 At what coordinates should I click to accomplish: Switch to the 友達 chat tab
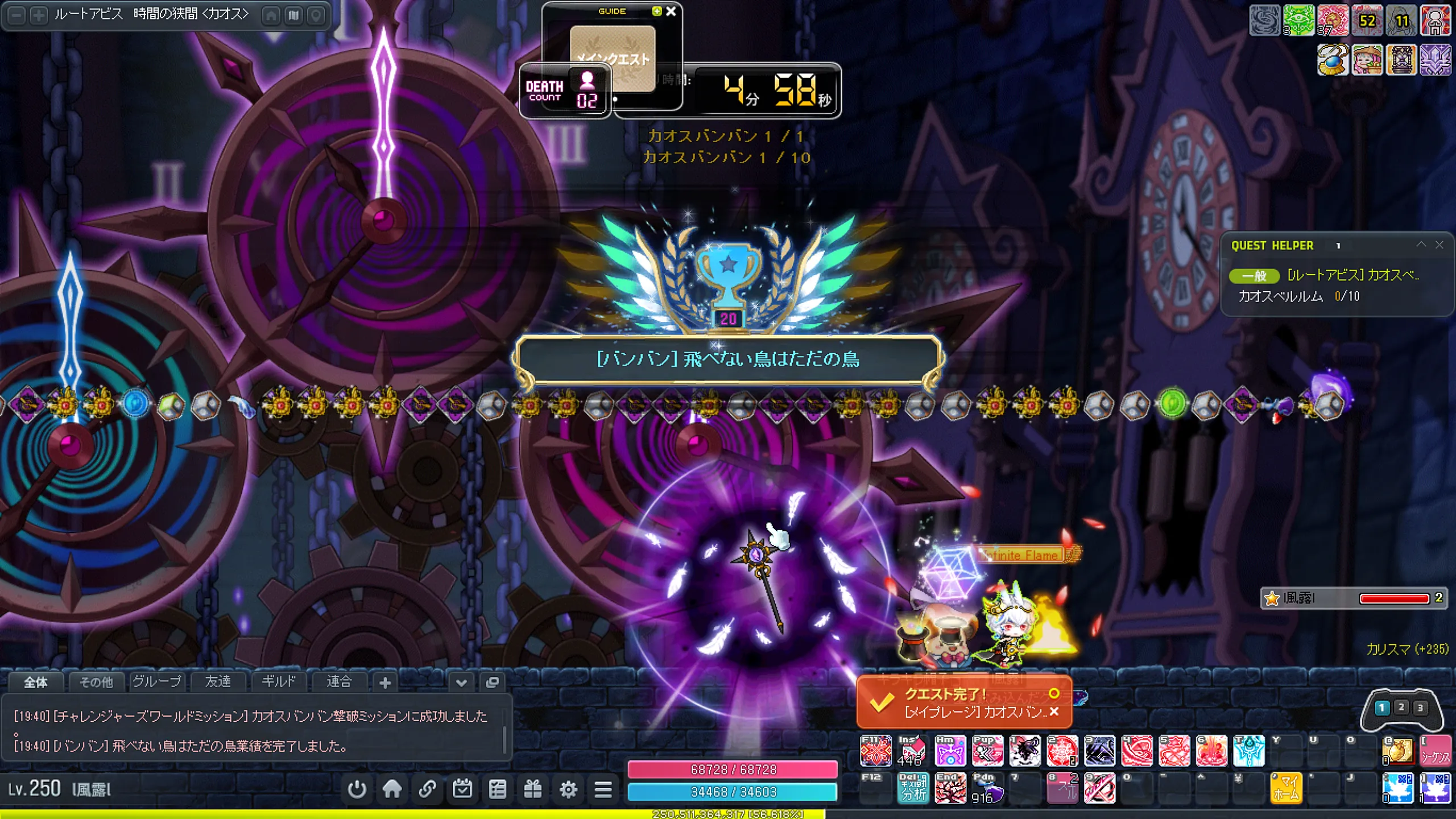[218, 681]
